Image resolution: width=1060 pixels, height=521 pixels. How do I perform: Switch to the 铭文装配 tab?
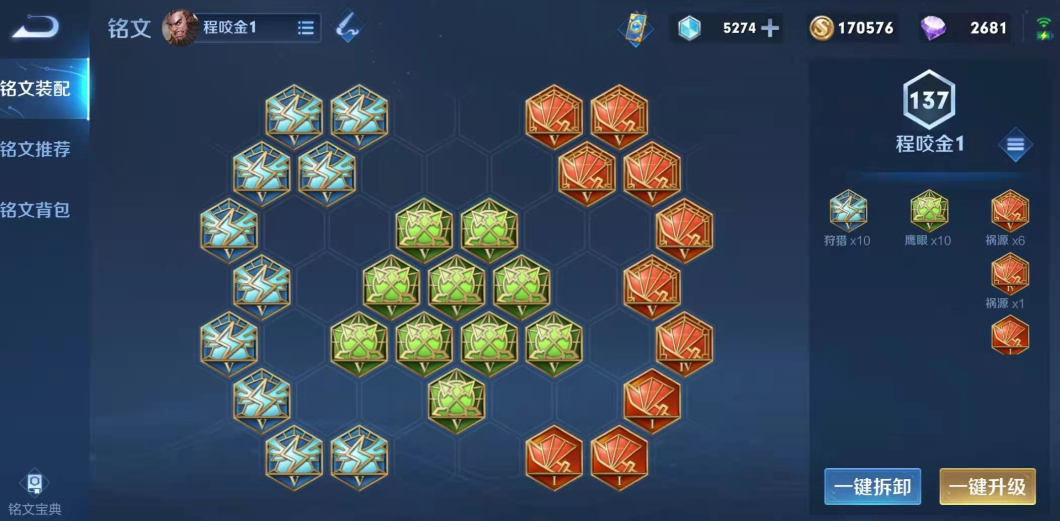point(38,89)
